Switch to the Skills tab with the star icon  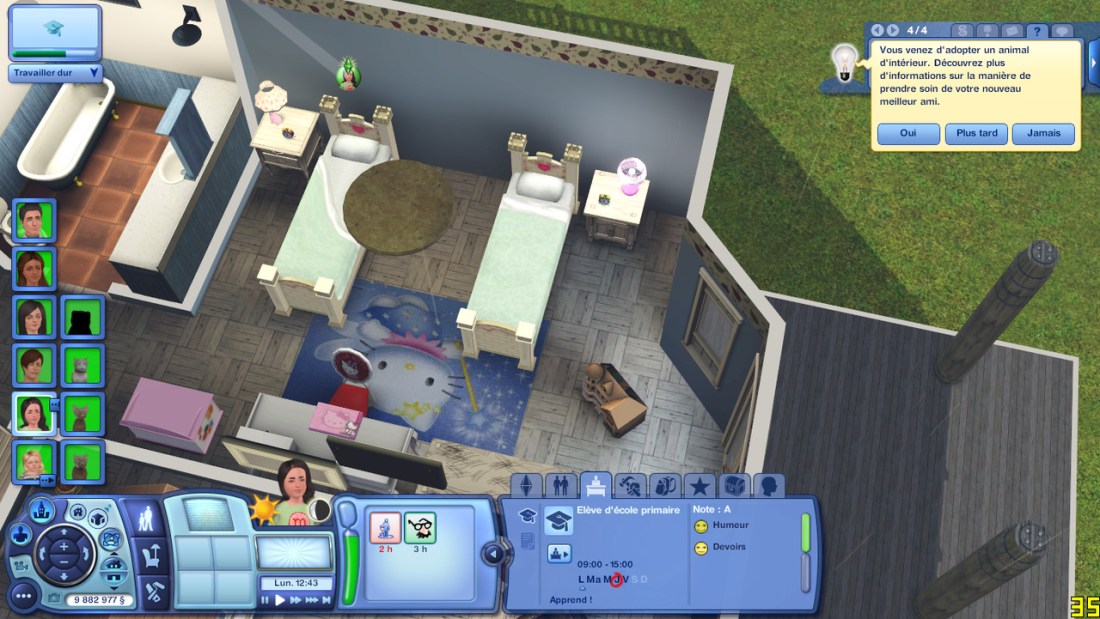point(699,487)
